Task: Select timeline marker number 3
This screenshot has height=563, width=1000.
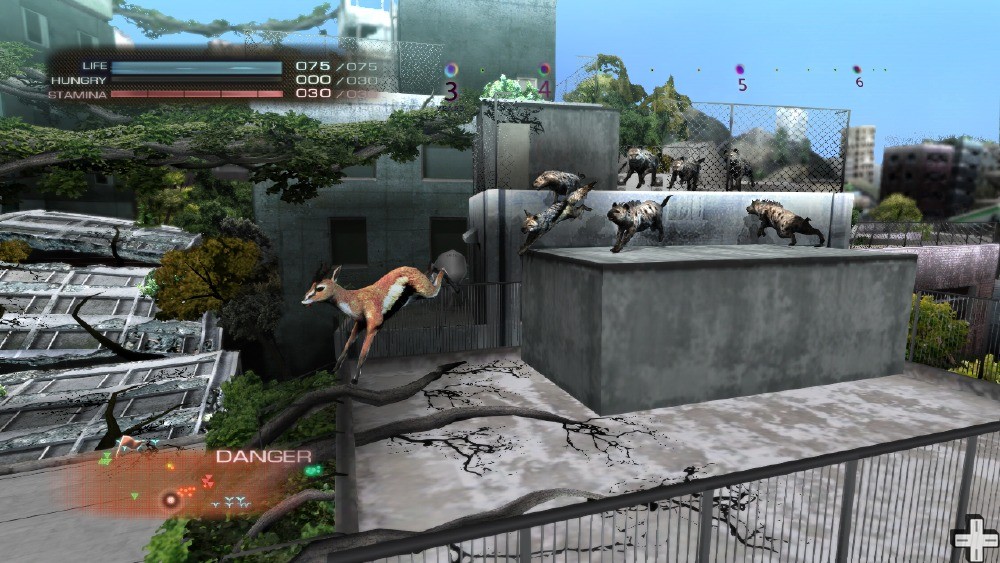Action: 452,70
